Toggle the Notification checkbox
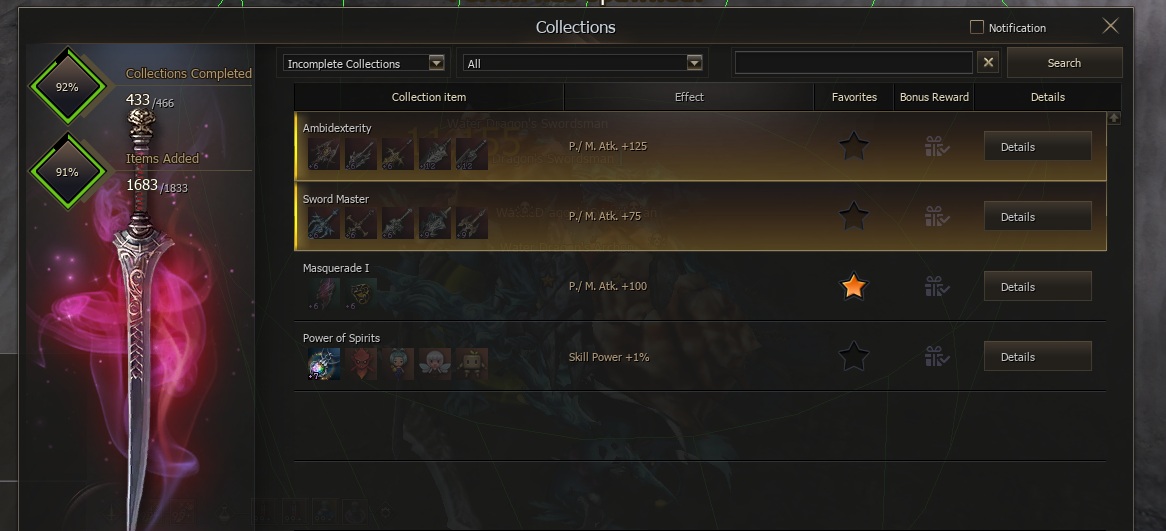Image resolution: width=1166 pixels, height=531 pixels. tap(977, 27)
